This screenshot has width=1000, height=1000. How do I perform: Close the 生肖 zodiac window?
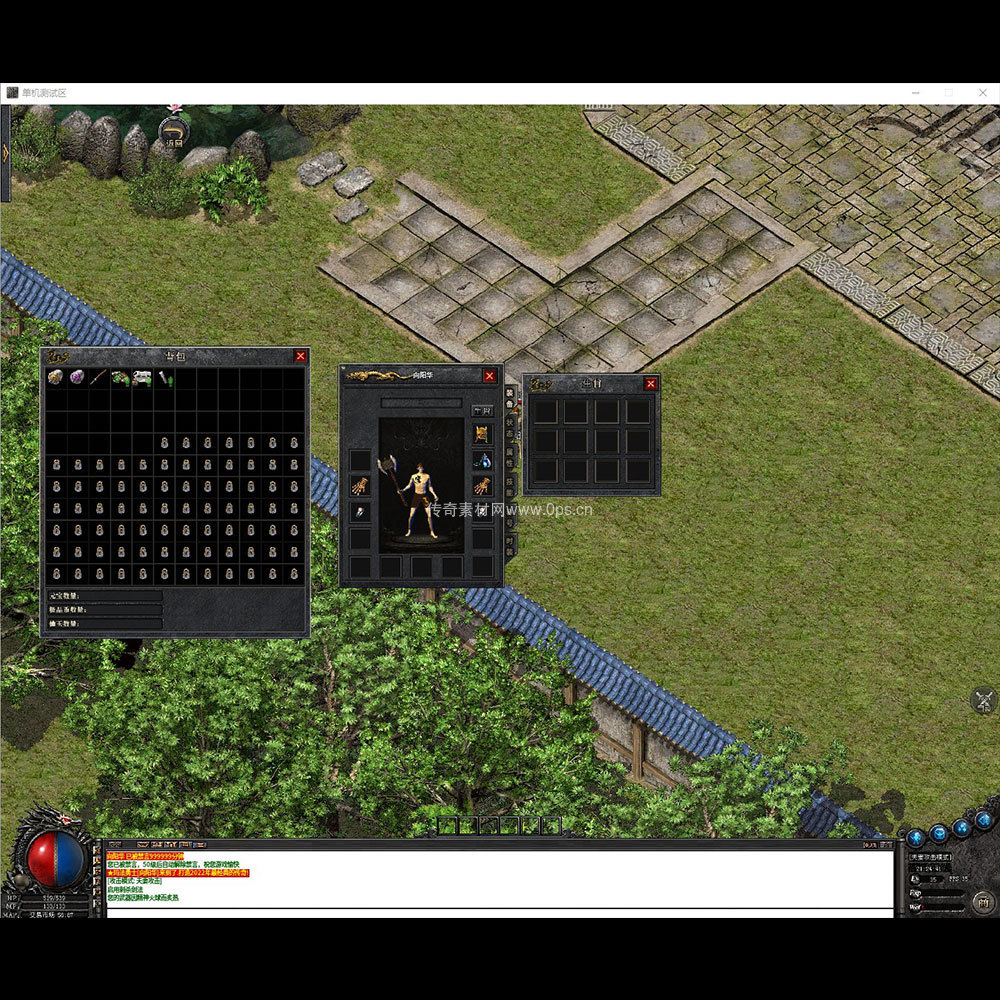(x=651, y=384)
